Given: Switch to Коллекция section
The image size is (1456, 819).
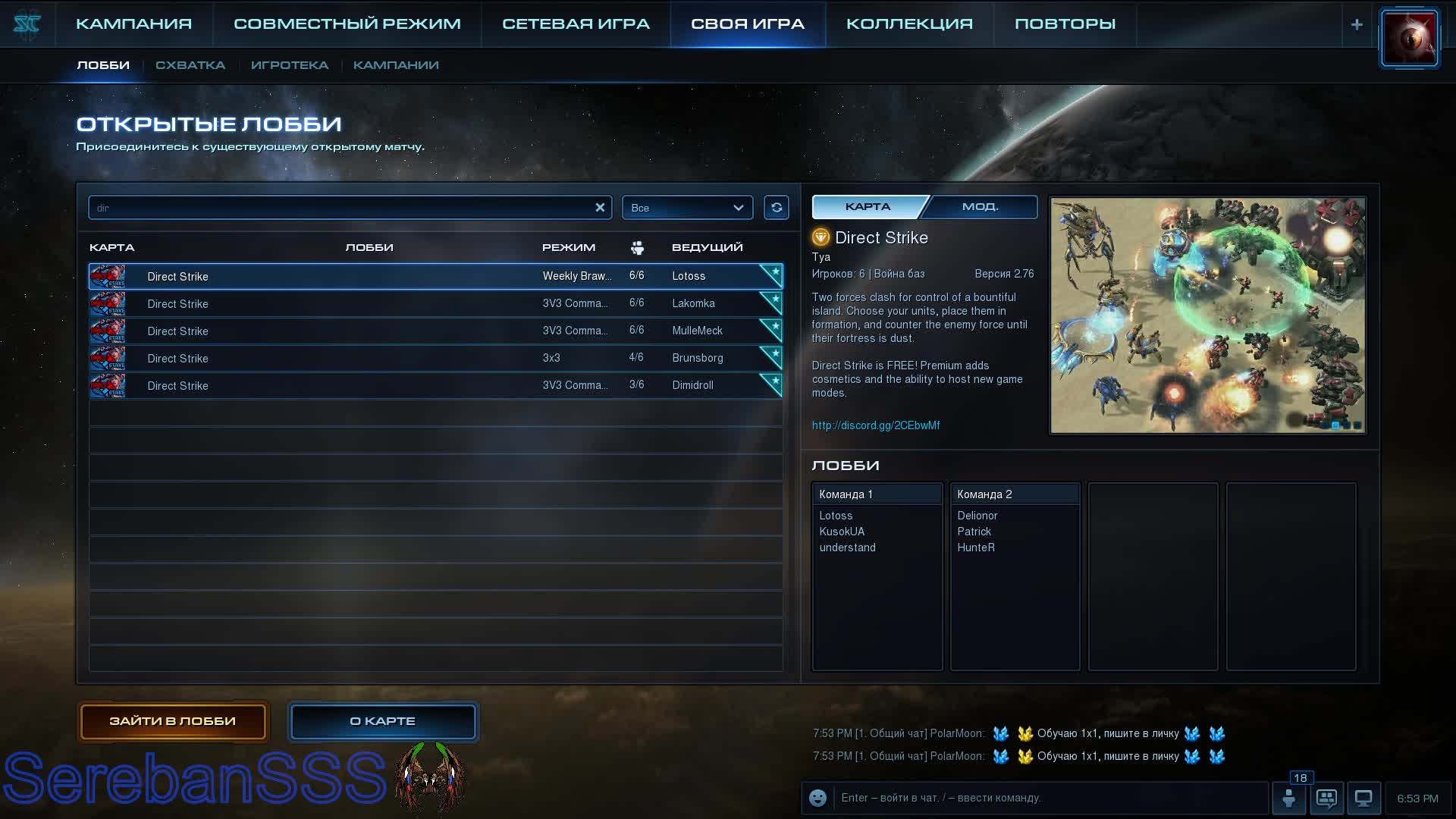Looking at the screenshot, I should click(909, 24).
